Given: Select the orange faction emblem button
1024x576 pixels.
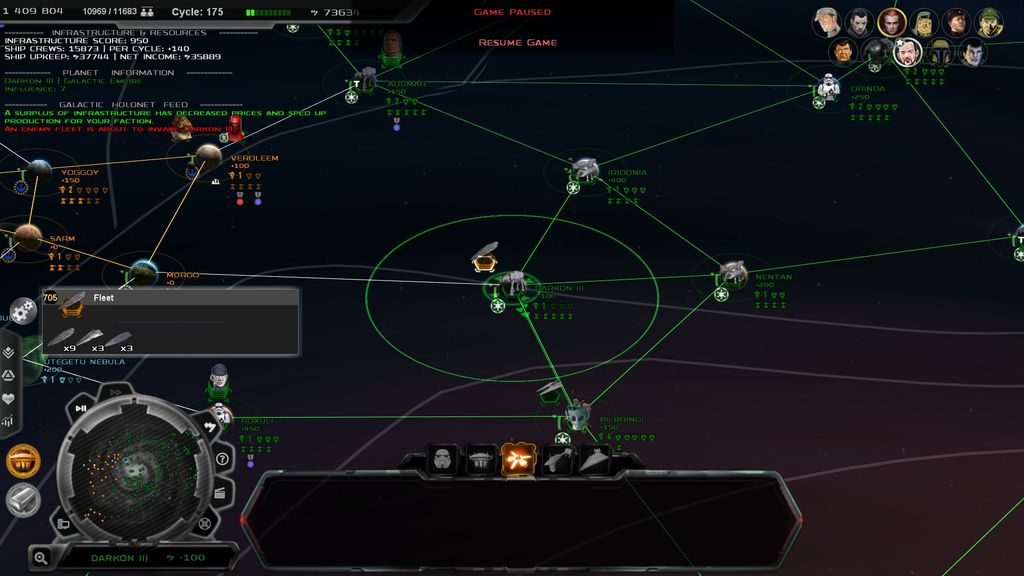Looking at the screenshot, I should click(x=23, y=461).
